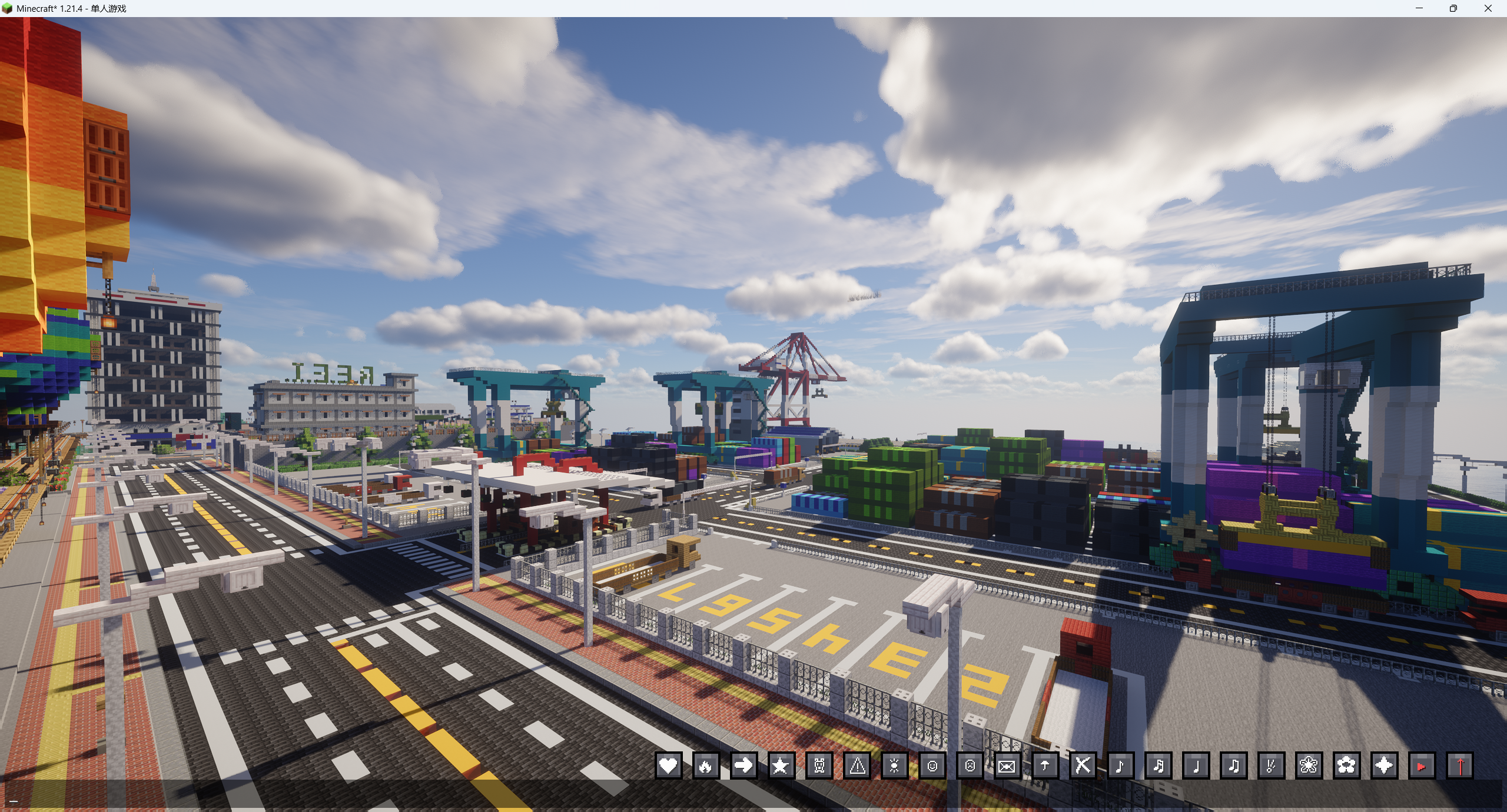The width and height of the screenshot is (1507, 812).
Task: Minimize the Minecraft window
Action: point(1419,8)
